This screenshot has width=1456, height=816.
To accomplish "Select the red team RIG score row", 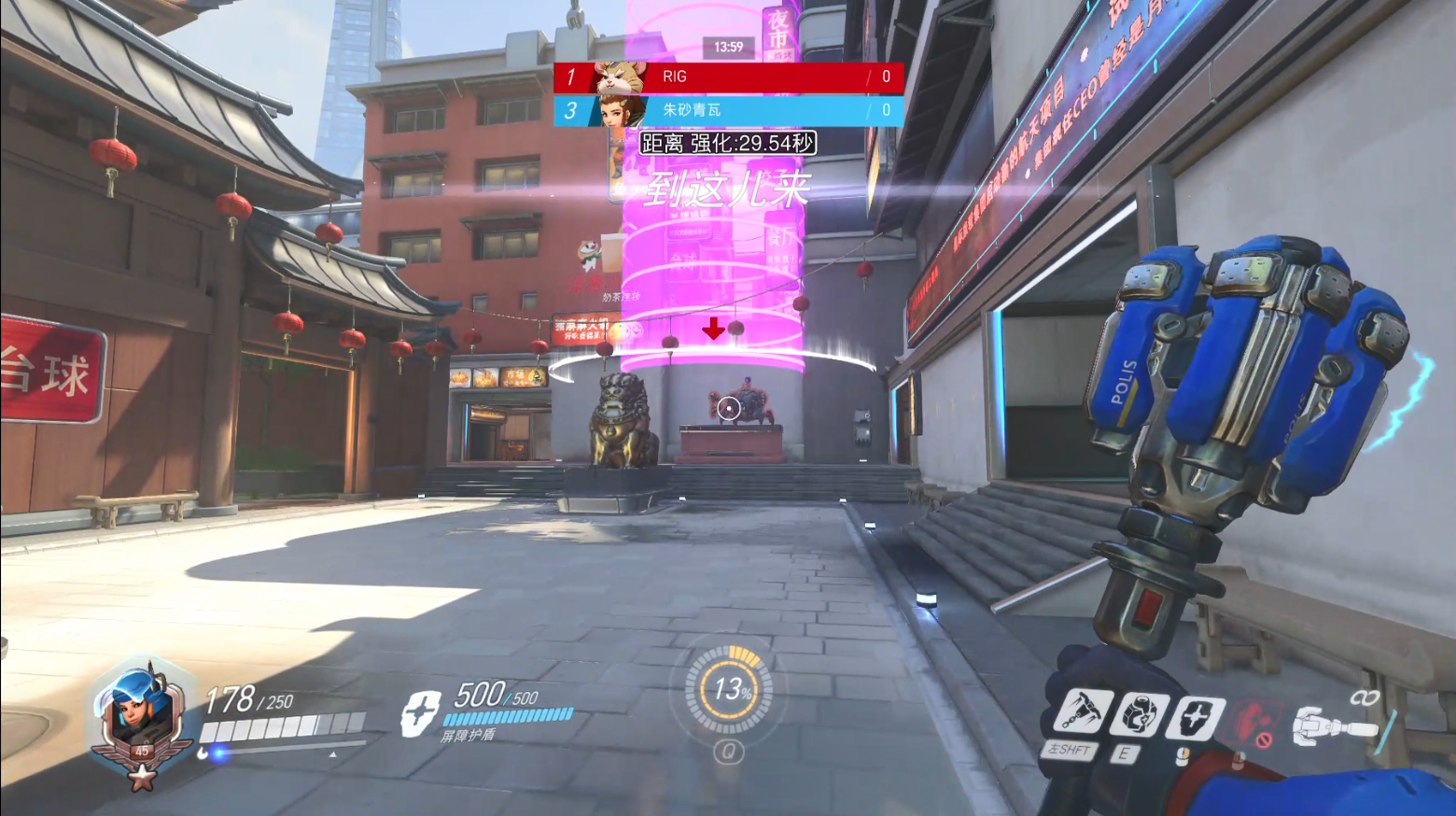I will coord(728,77).
